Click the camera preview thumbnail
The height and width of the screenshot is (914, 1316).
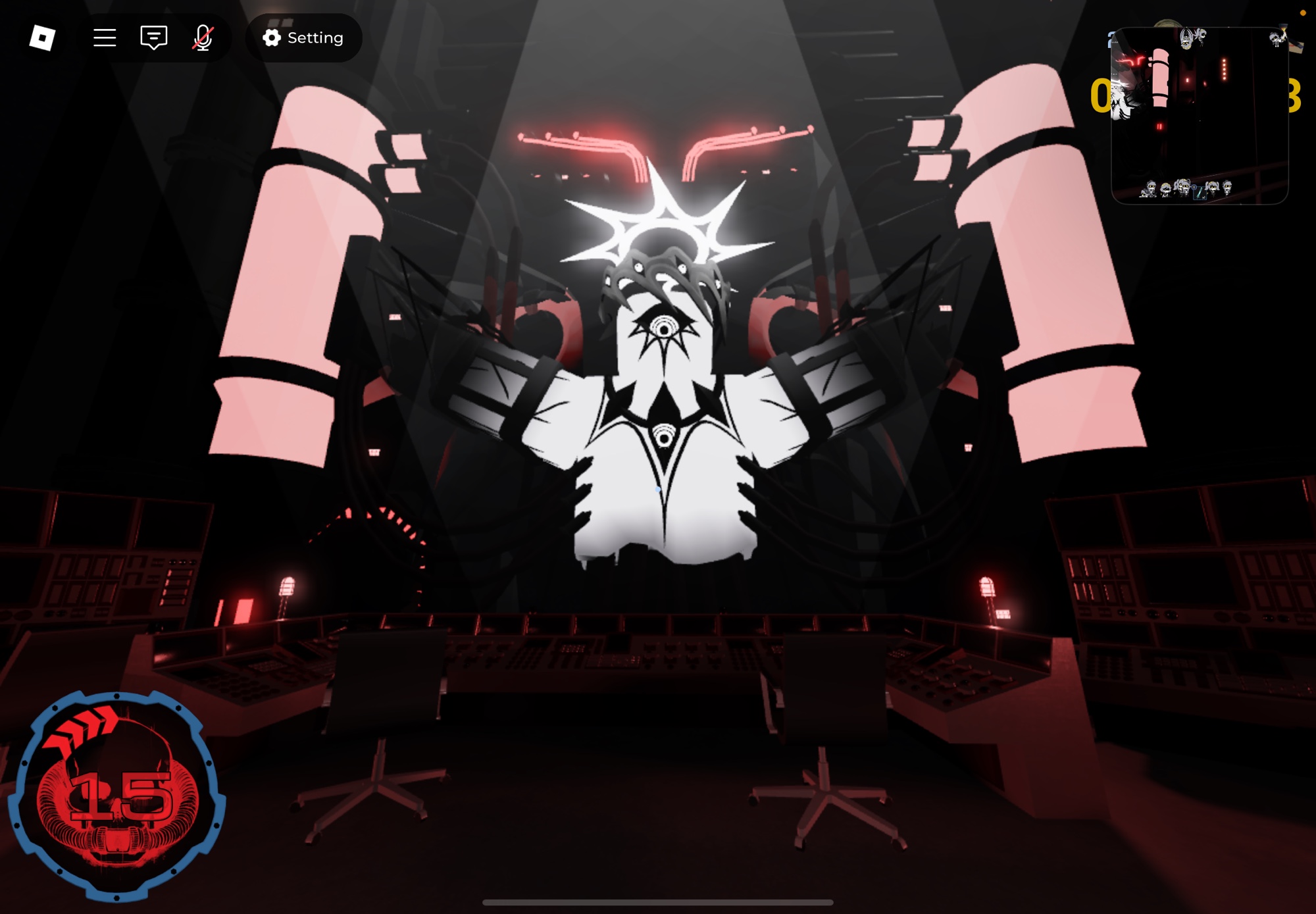tap(1199, 116)
